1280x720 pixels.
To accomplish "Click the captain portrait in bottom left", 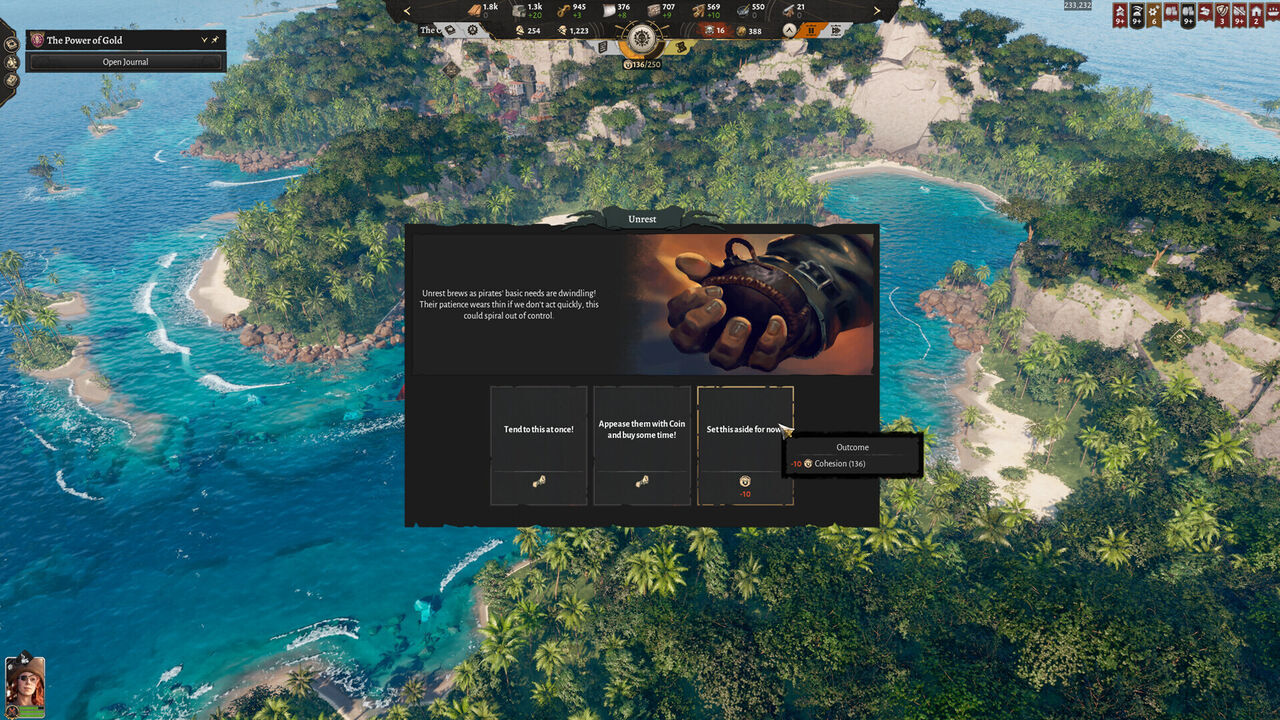I will pos(27,685).
